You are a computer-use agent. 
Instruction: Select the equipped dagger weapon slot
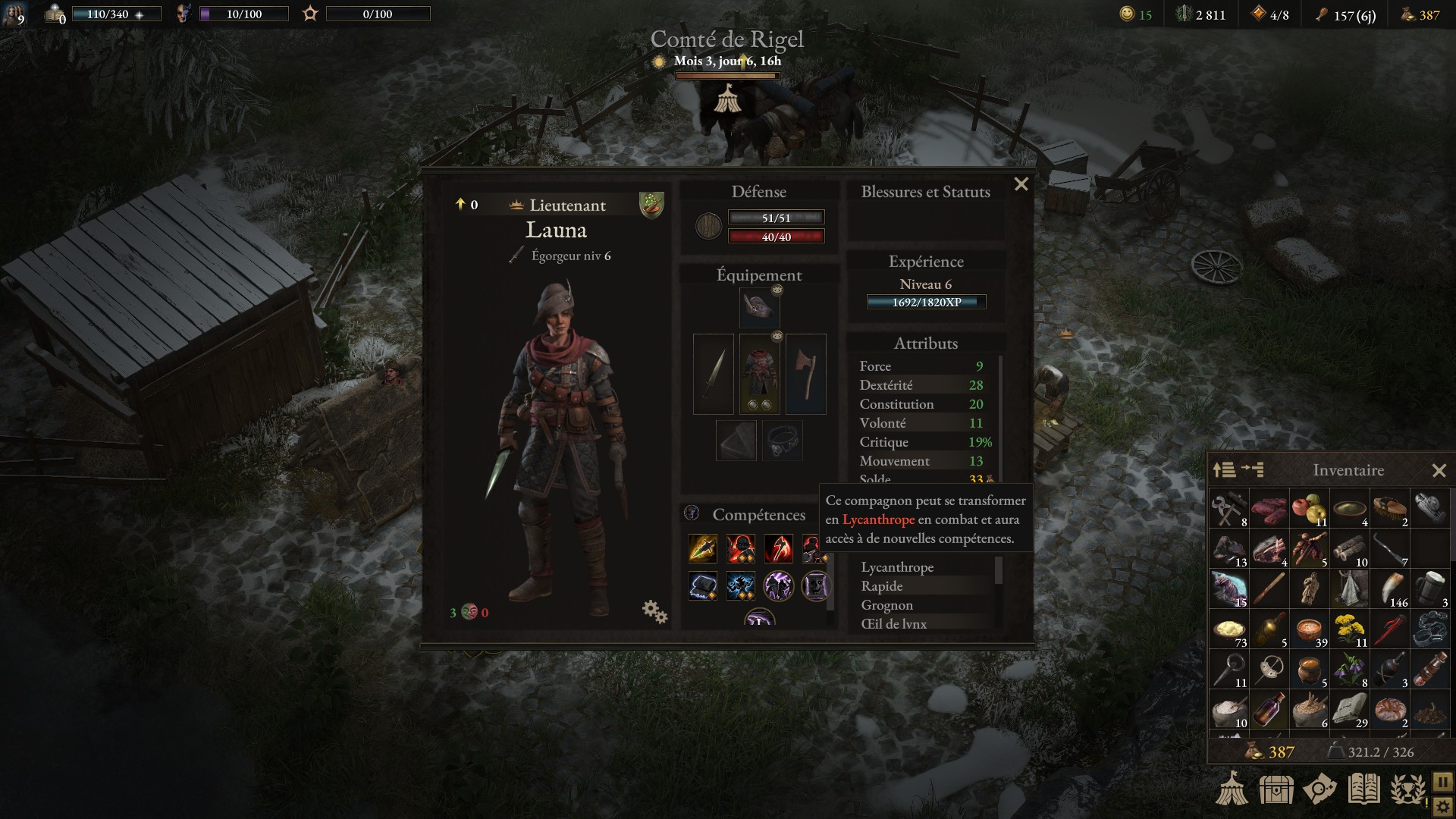pyautogui.click(x=714, y=374)
